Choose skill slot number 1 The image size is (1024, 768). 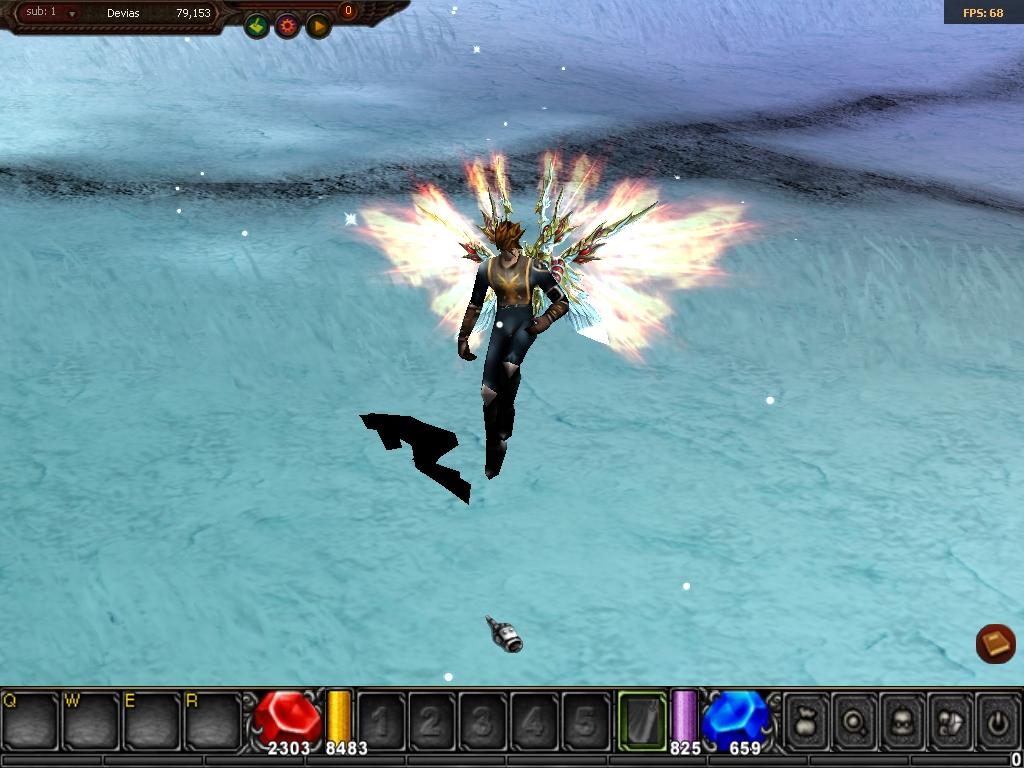tap(381, 720)
